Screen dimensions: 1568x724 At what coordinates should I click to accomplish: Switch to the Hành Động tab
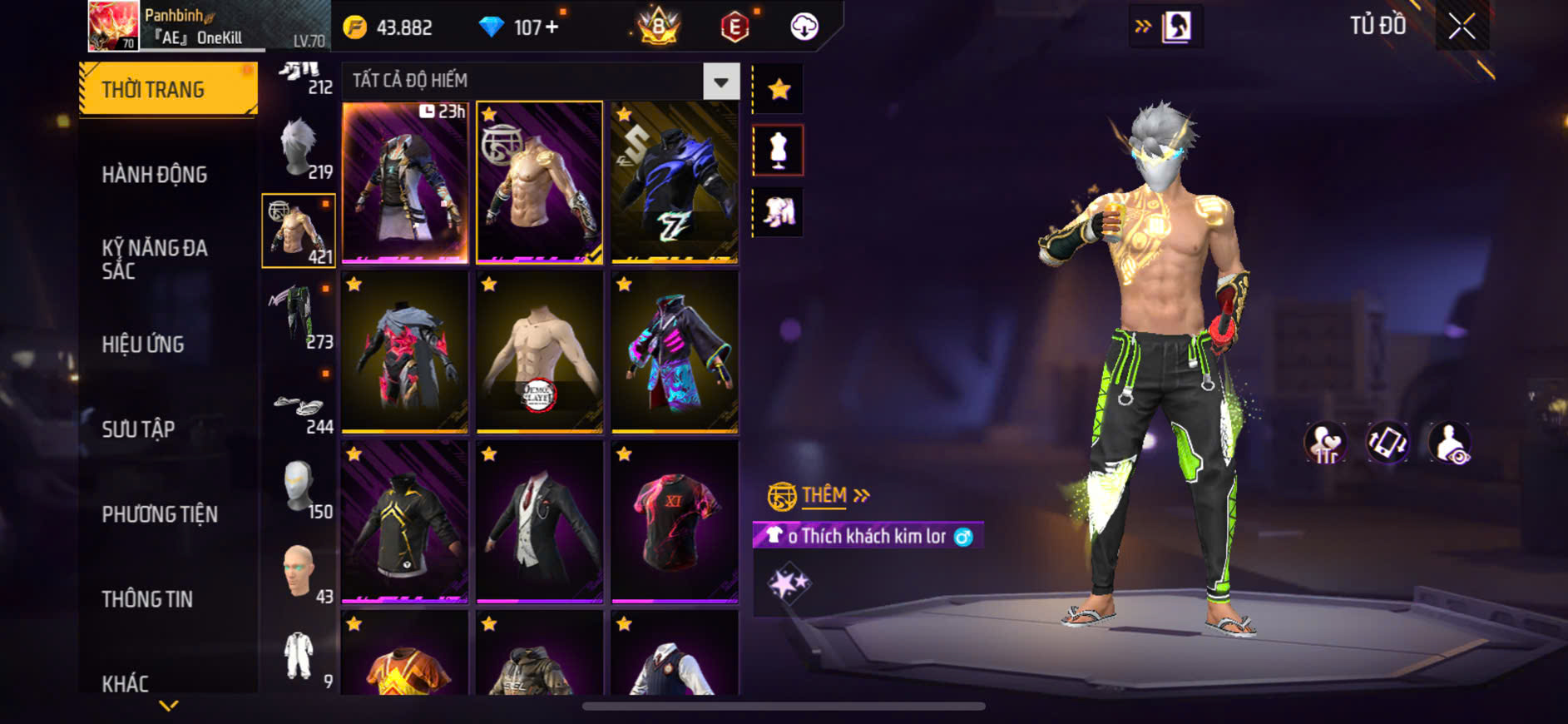click(155, 175)
